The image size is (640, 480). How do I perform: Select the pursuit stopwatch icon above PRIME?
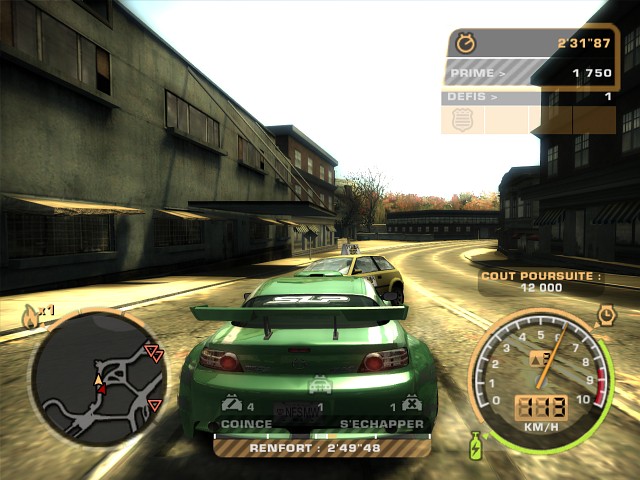464,43
